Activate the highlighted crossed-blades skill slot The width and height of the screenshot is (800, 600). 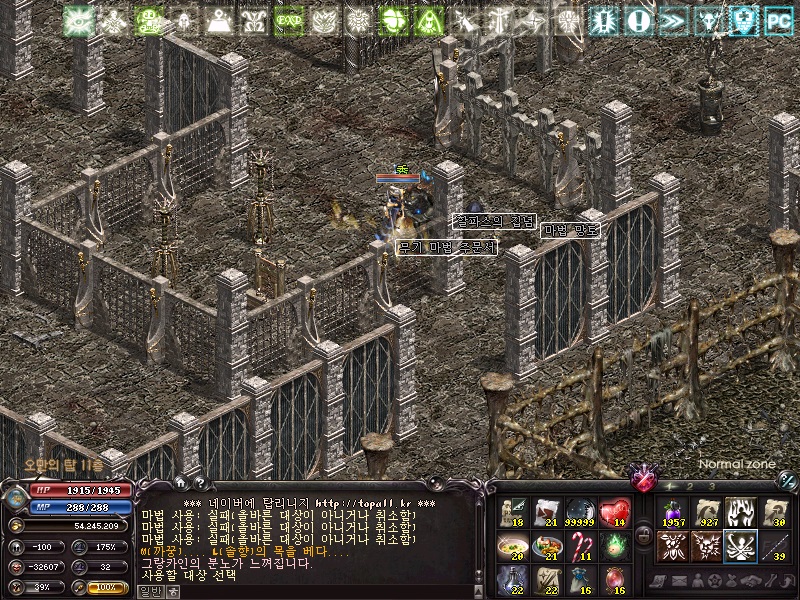[x=739, y=546]
